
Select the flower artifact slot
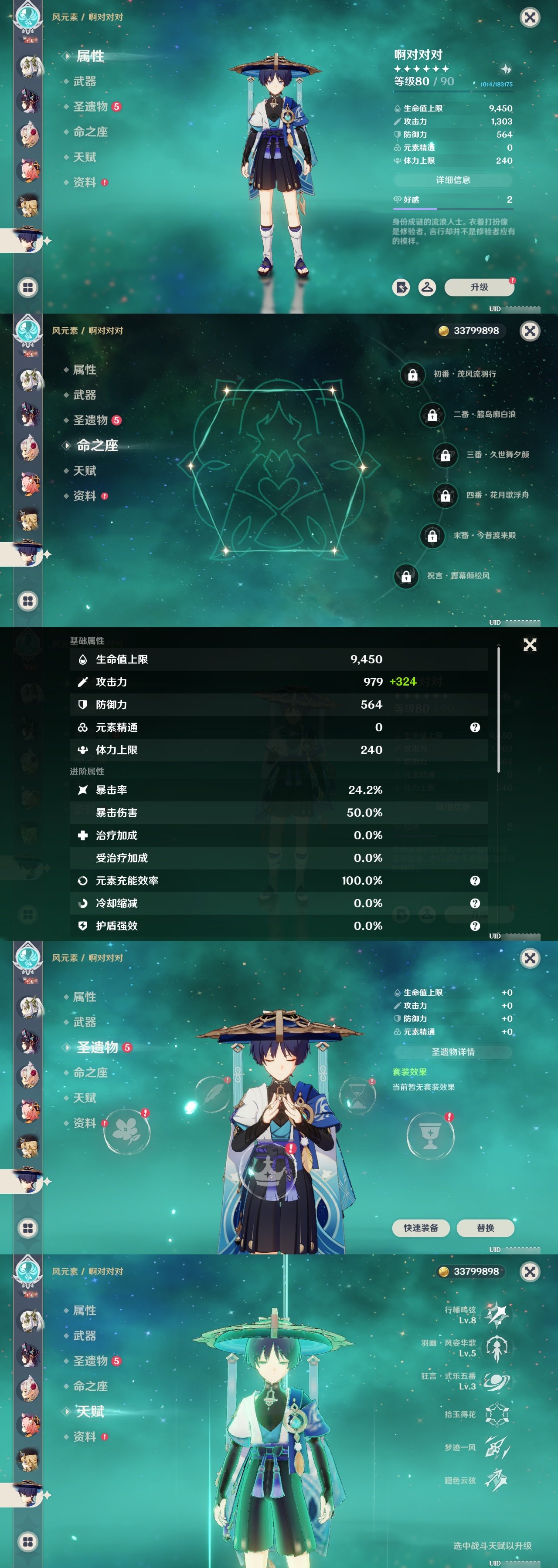tap(127, 1132)
